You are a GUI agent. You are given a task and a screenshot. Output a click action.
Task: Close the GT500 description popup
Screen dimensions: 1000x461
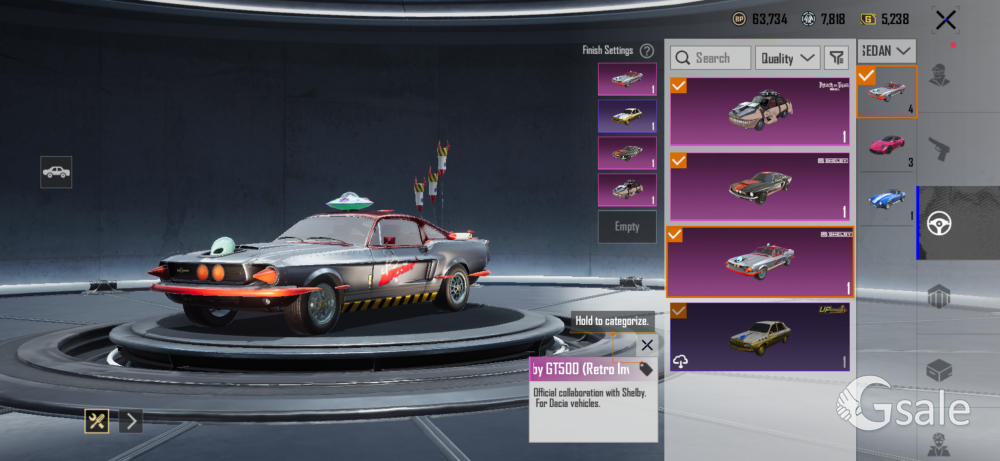pos(647,345)
